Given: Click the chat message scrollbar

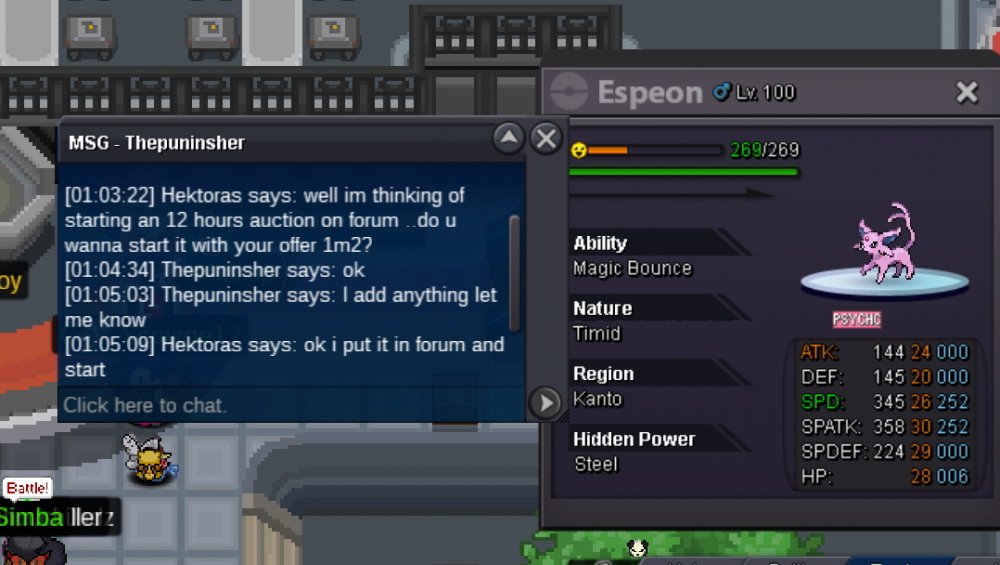Looking at the screenshot, I should [x=514, y=272].
